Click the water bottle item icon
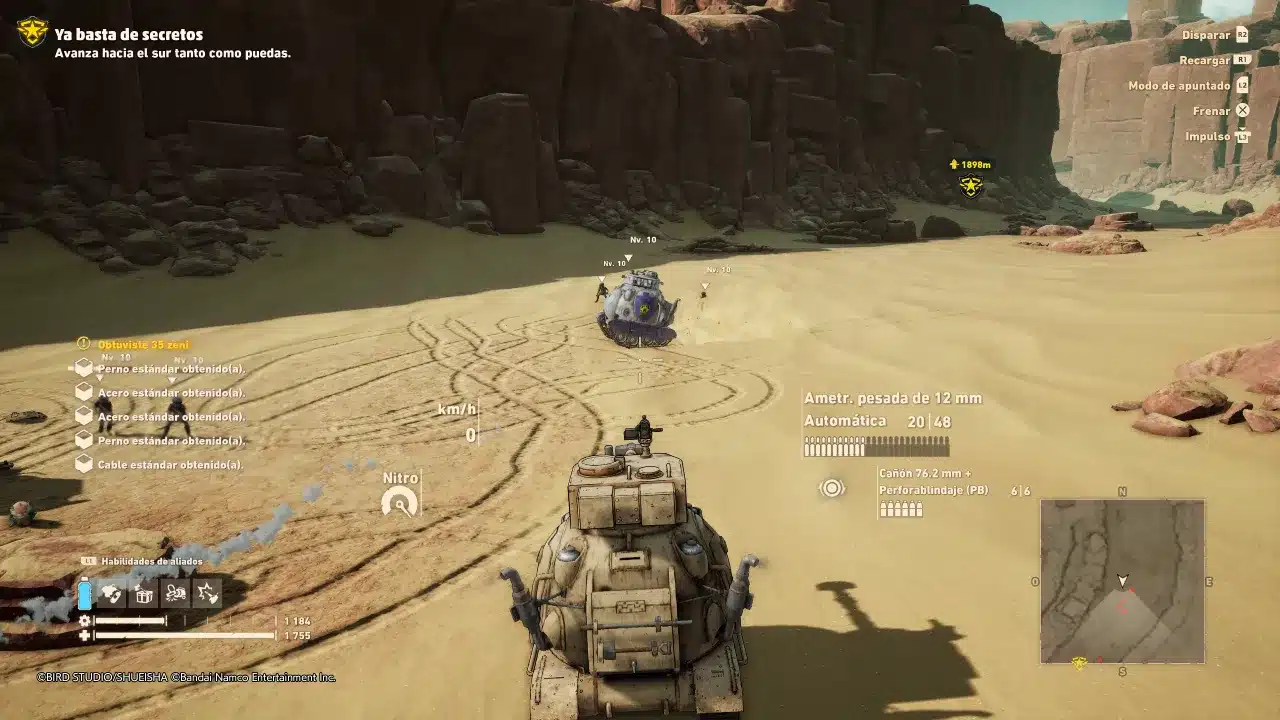Image resolution: width=1280 pixels, height=720 pixels. 85,593
